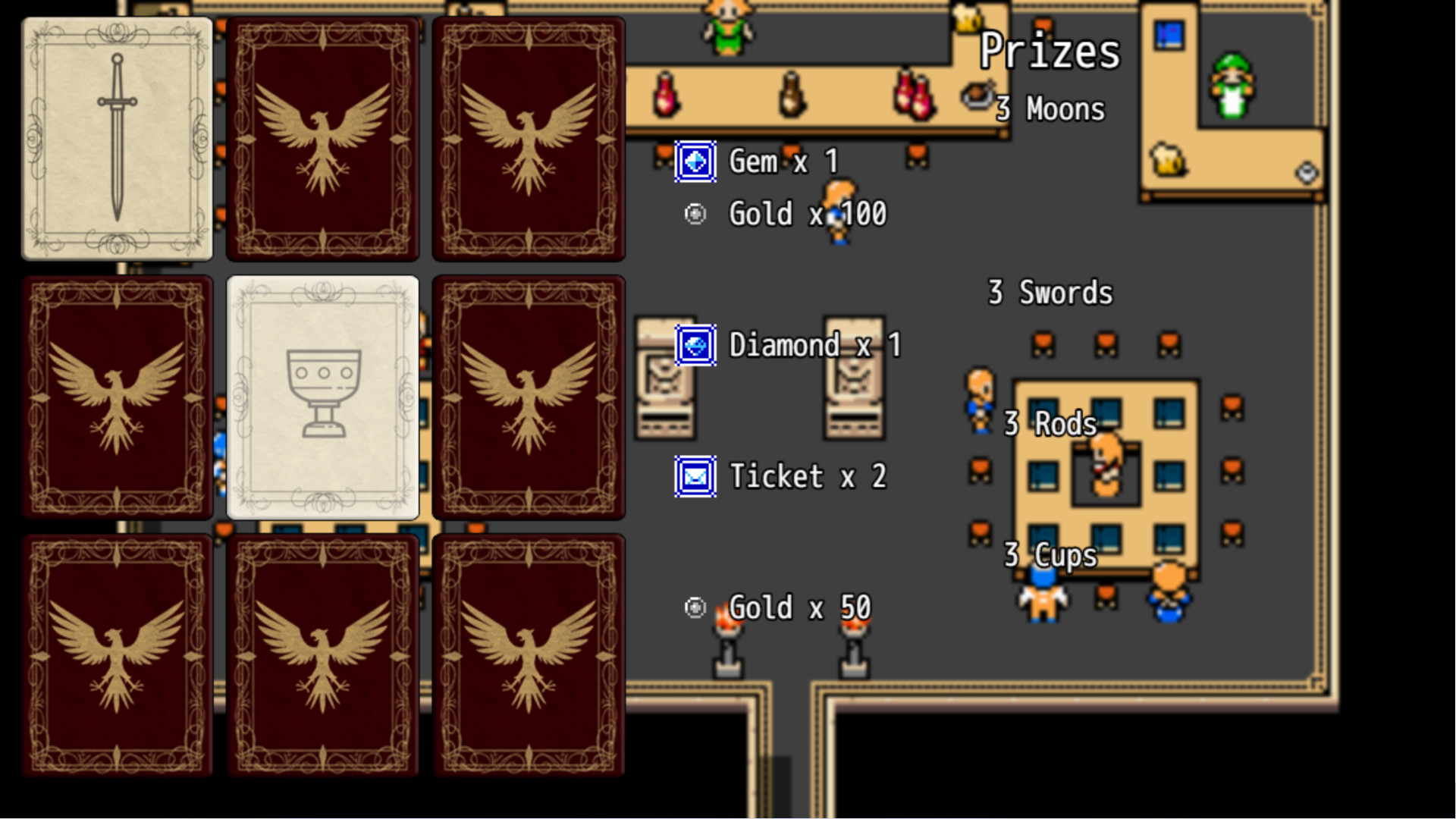Click the 3 Swords prize label
The width and height of the screenshot is (1456, 819).
[1051, 292]
